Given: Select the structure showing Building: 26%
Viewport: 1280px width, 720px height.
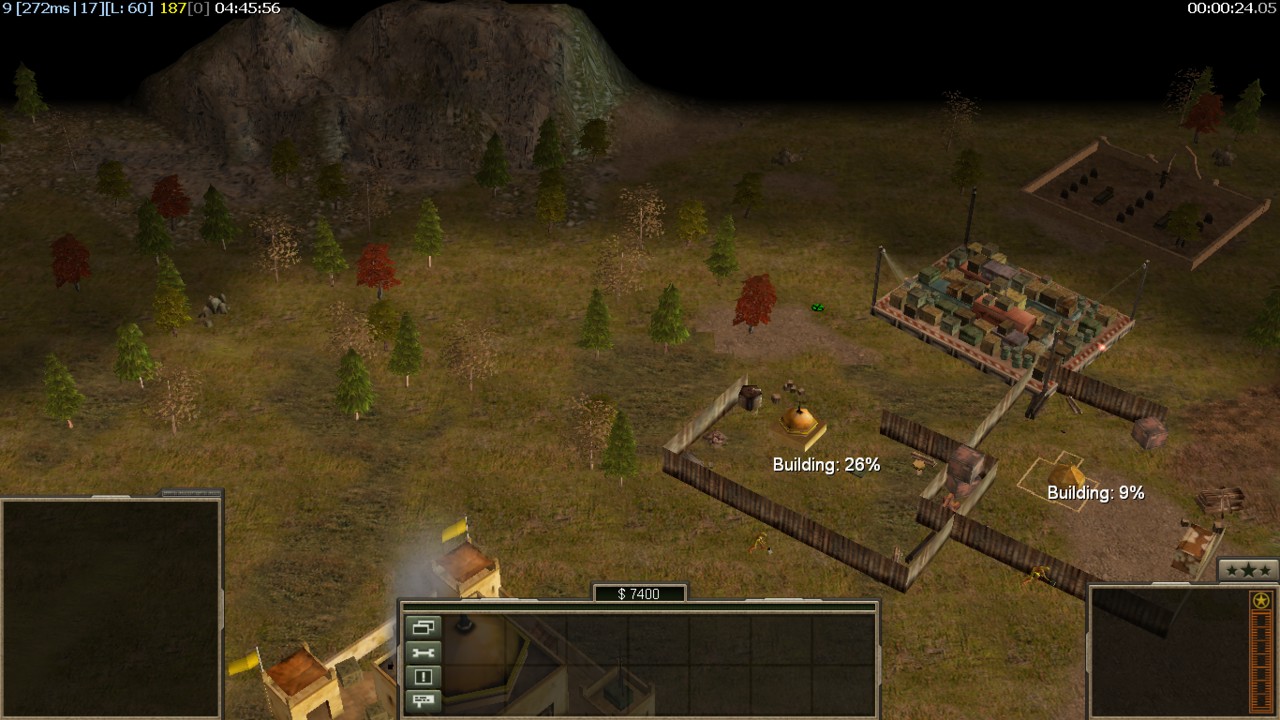Looking at the screenshot, I should 798,422.
